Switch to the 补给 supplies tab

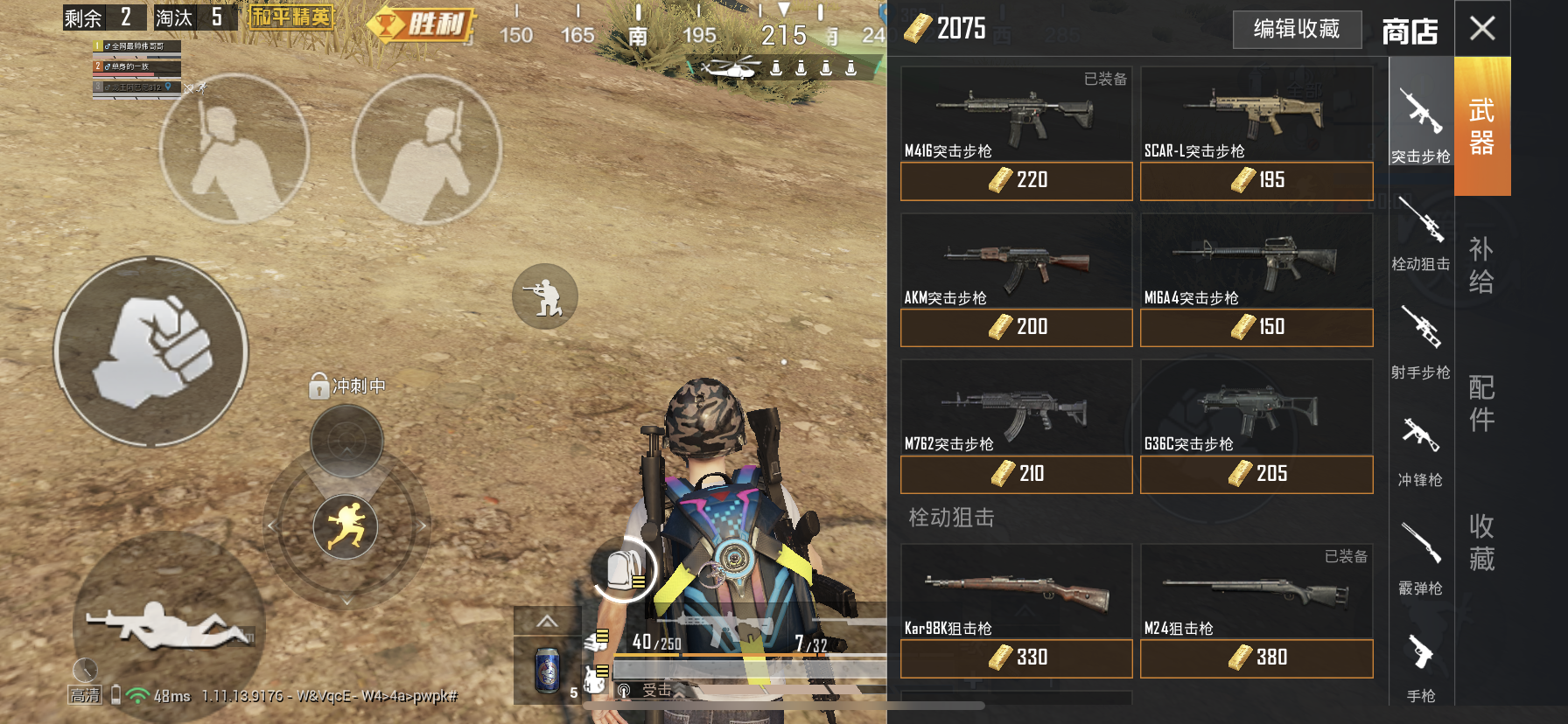[1481, 265]
